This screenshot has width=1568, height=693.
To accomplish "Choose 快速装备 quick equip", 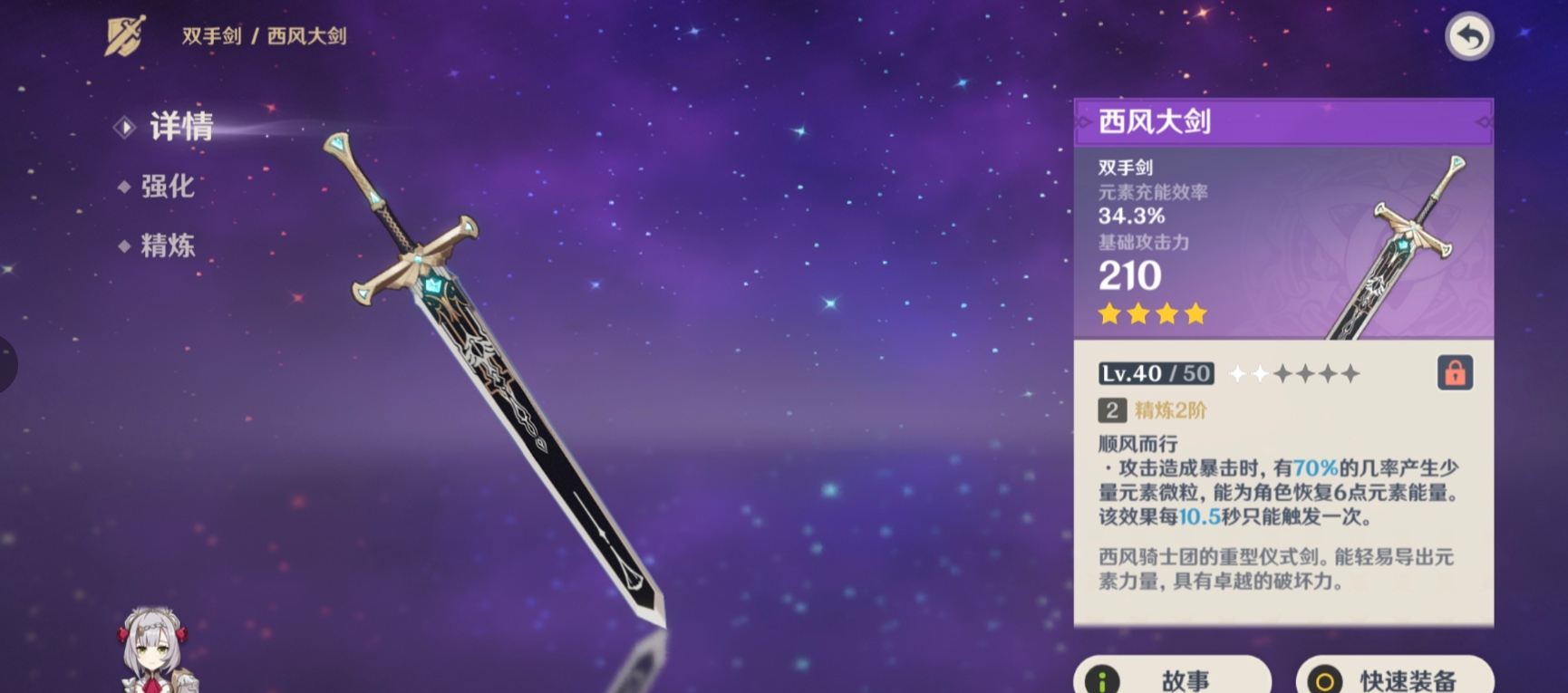I will (1395, 678).
